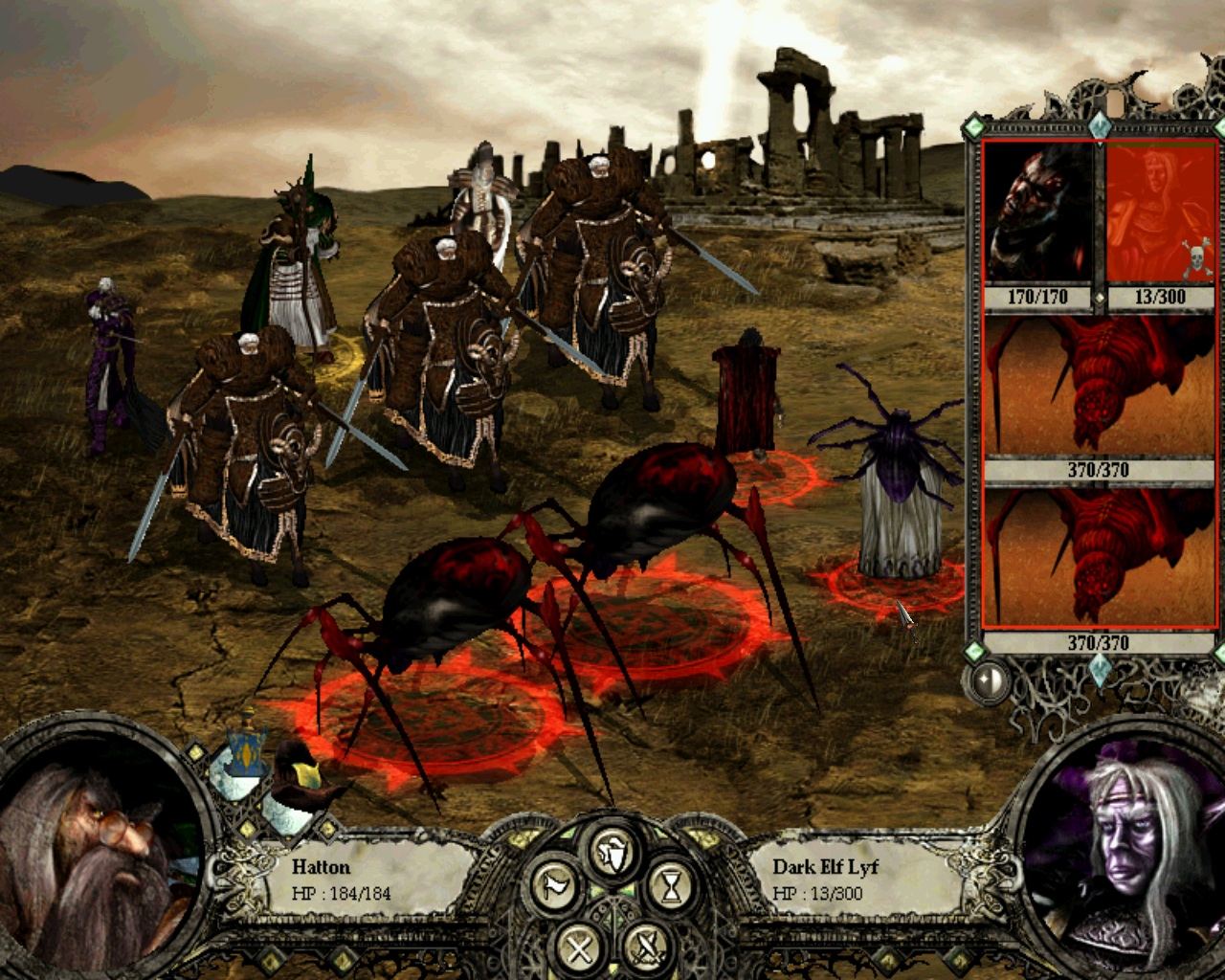Viewport: 1225px width, 980px height.
Task: Choose the defend shield action button
Action: [612, 849]
